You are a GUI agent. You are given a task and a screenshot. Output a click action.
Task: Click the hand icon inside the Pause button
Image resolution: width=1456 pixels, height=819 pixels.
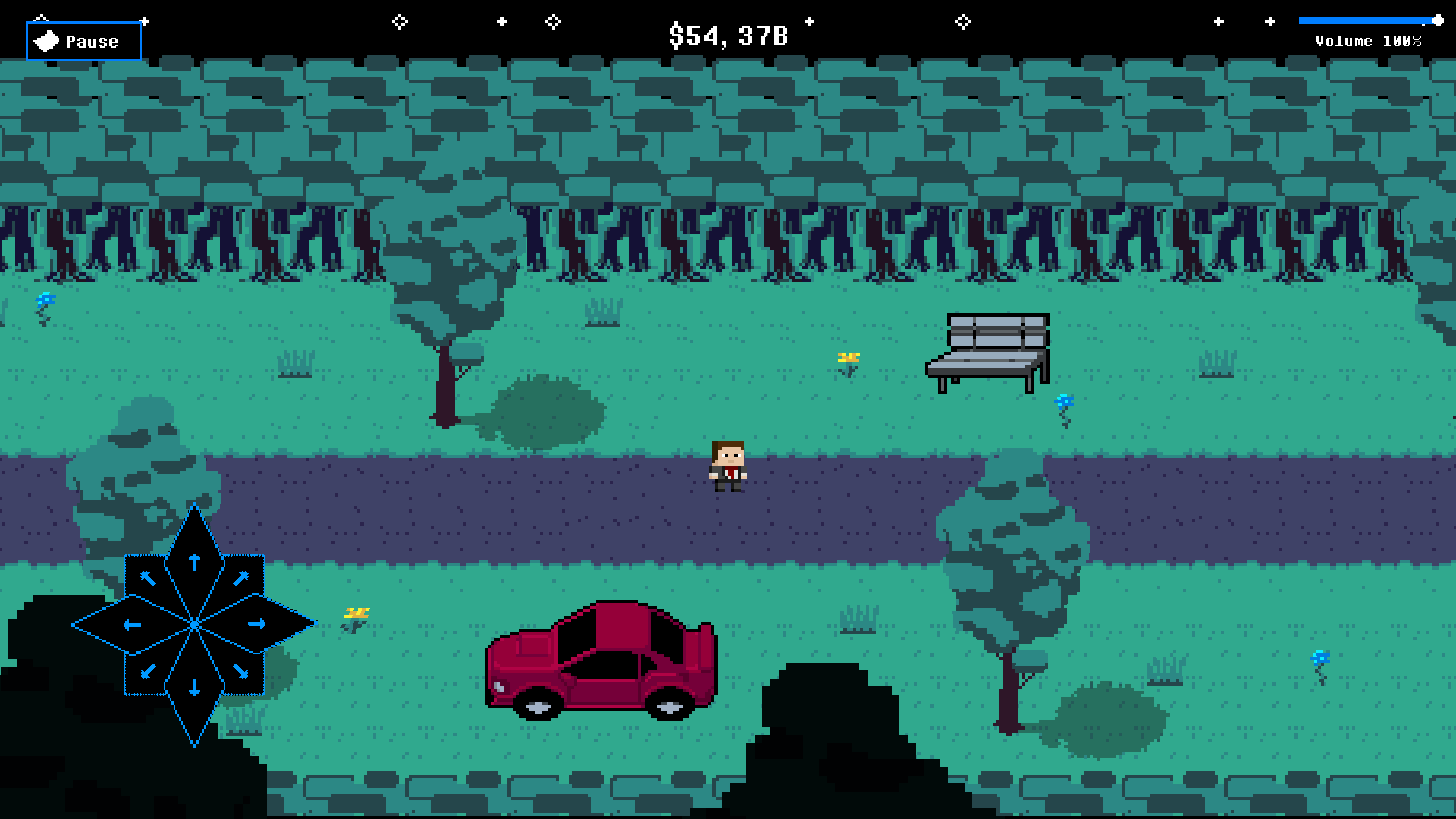coord(45,39)
